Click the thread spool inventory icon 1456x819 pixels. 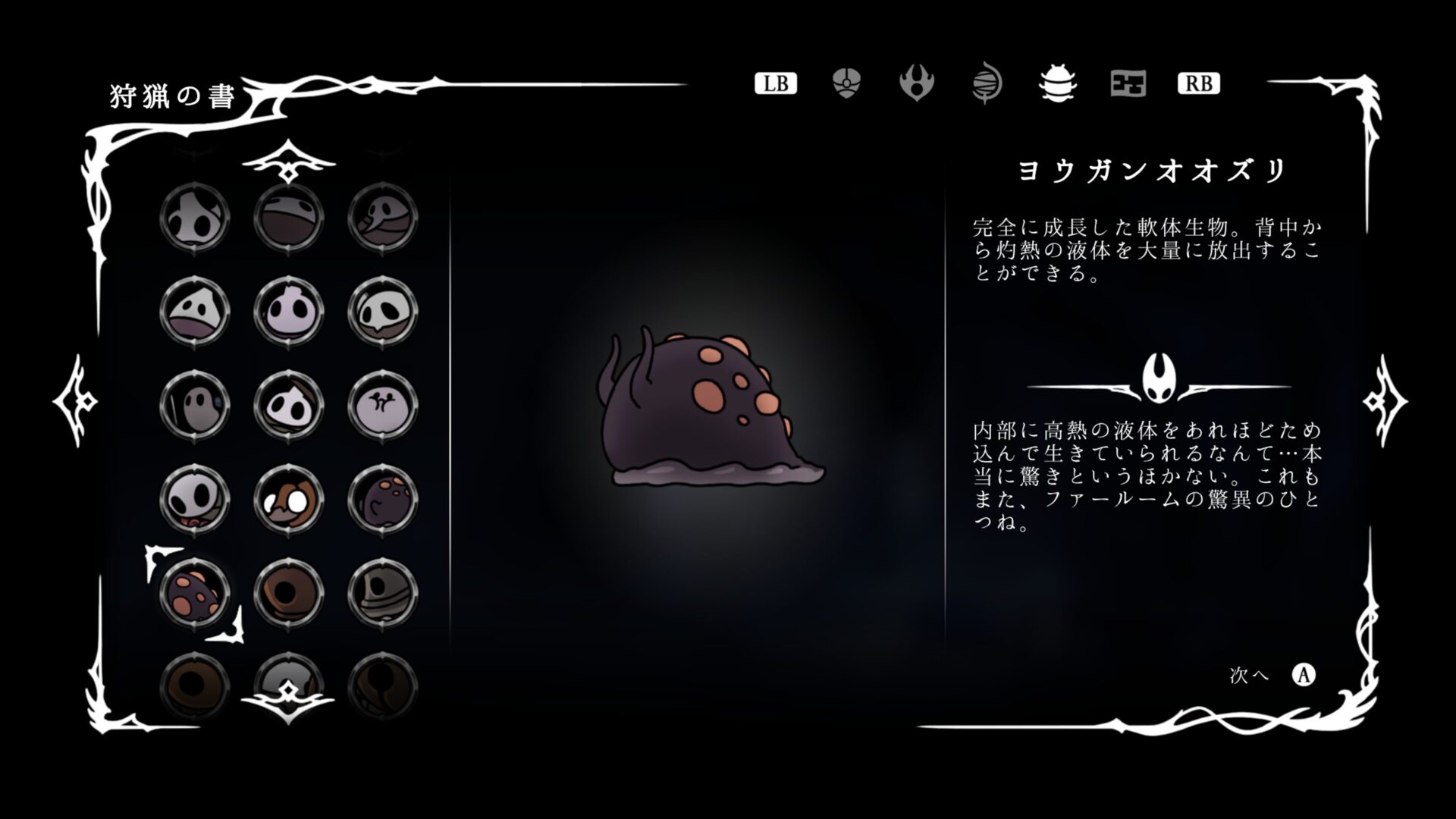click(987, 83)
